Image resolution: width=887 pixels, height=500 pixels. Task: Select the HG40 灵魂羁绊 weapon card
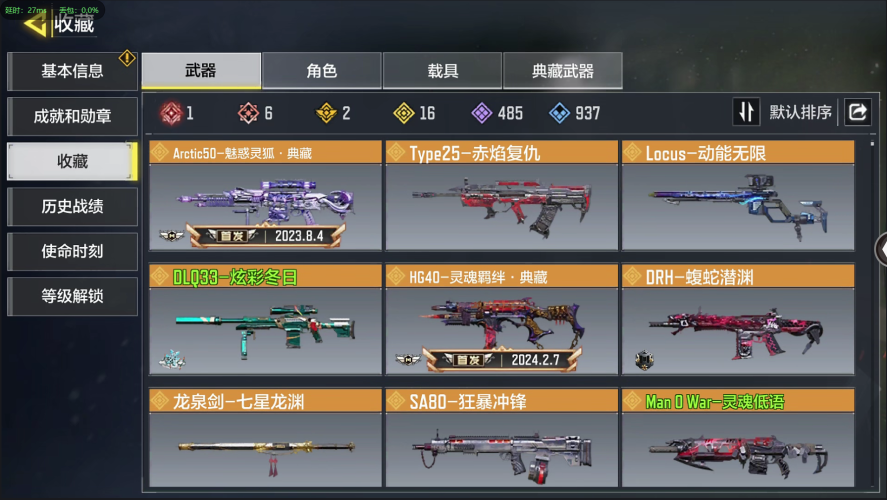[501, 320]
